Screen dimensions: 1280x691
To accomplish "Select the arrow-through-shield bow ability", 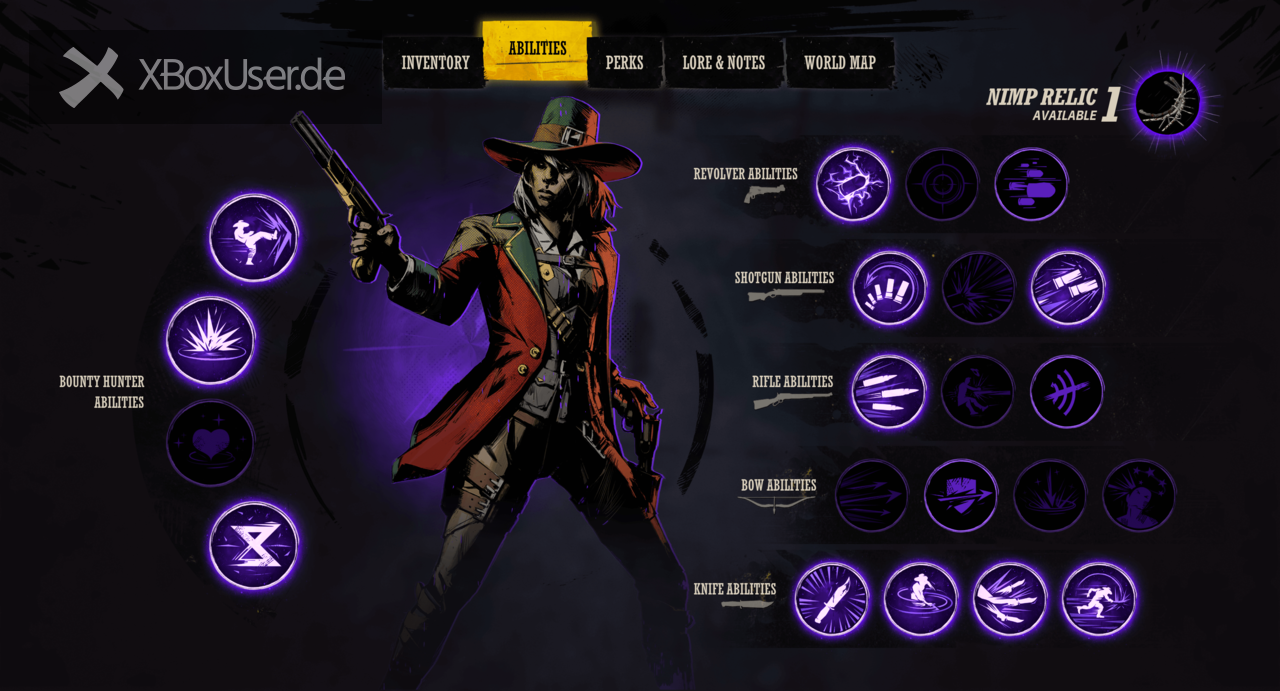I will (x=961, y=496).
